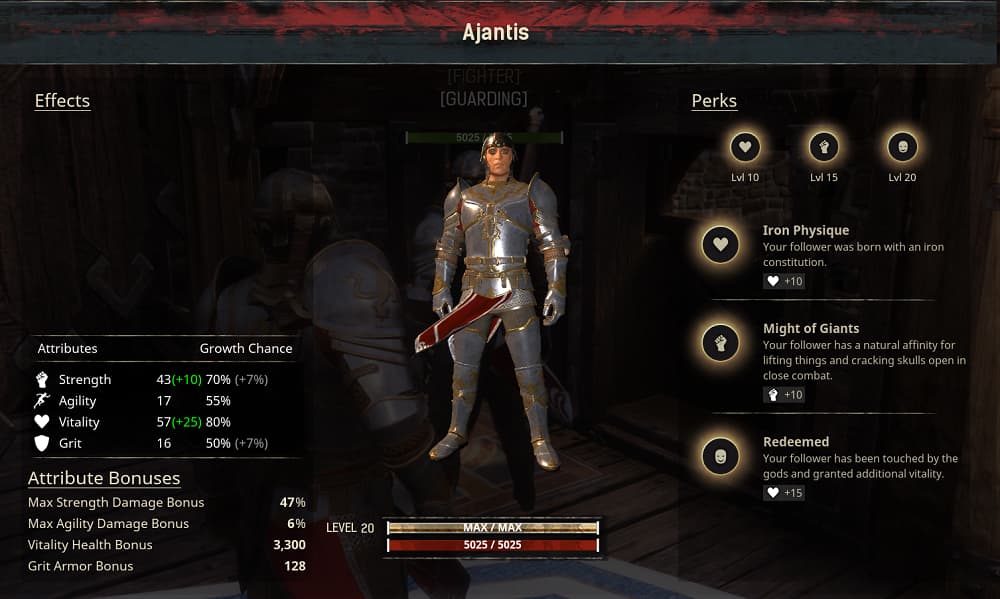Select the Lvl 20 face perk icon
Image resolution: width=1000 pixels, height=599 pixels.
[x=902, y=148]
